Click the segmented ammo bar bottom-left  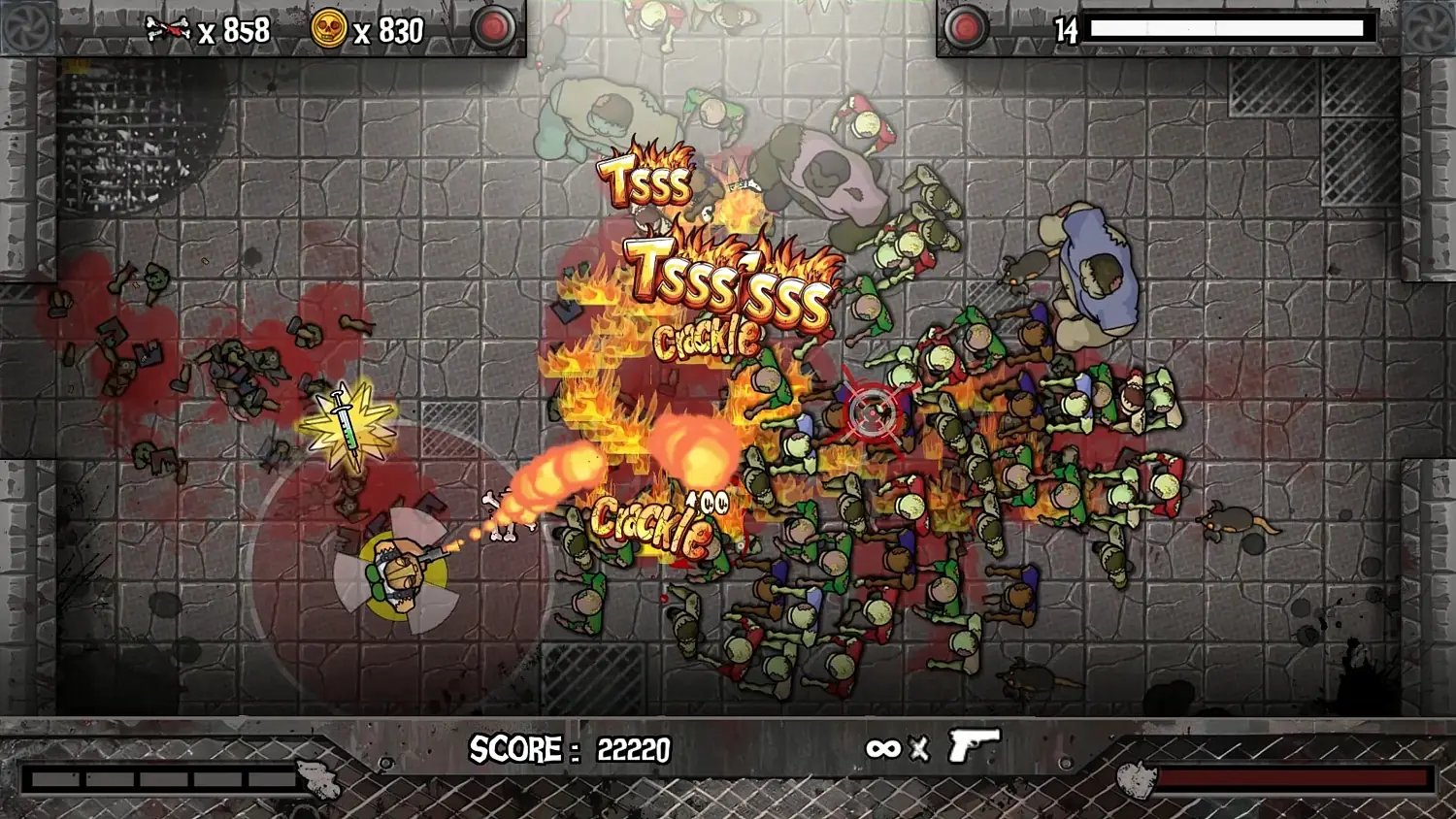click(155, 776)
